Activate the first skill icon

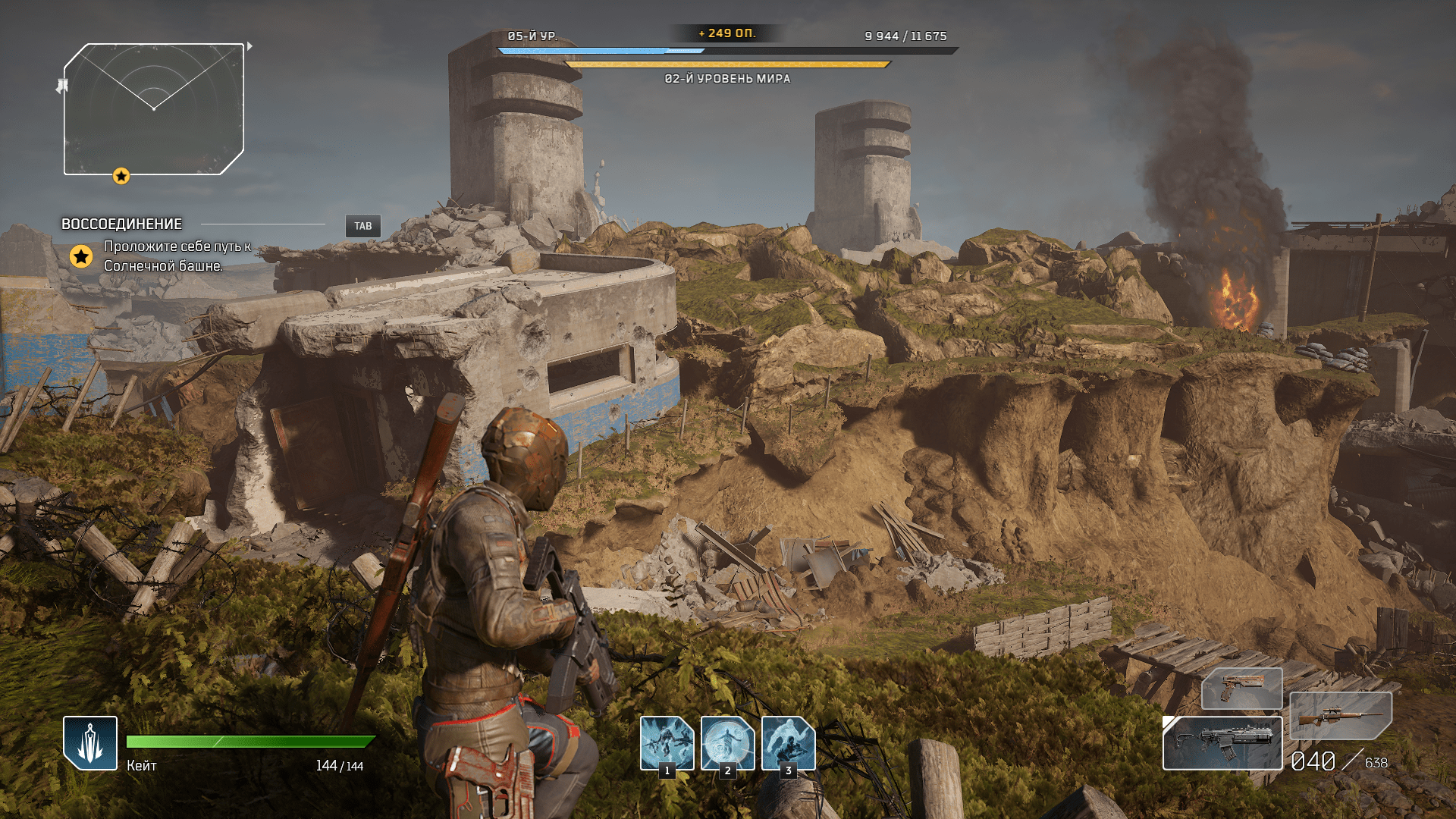pos(667,743)
